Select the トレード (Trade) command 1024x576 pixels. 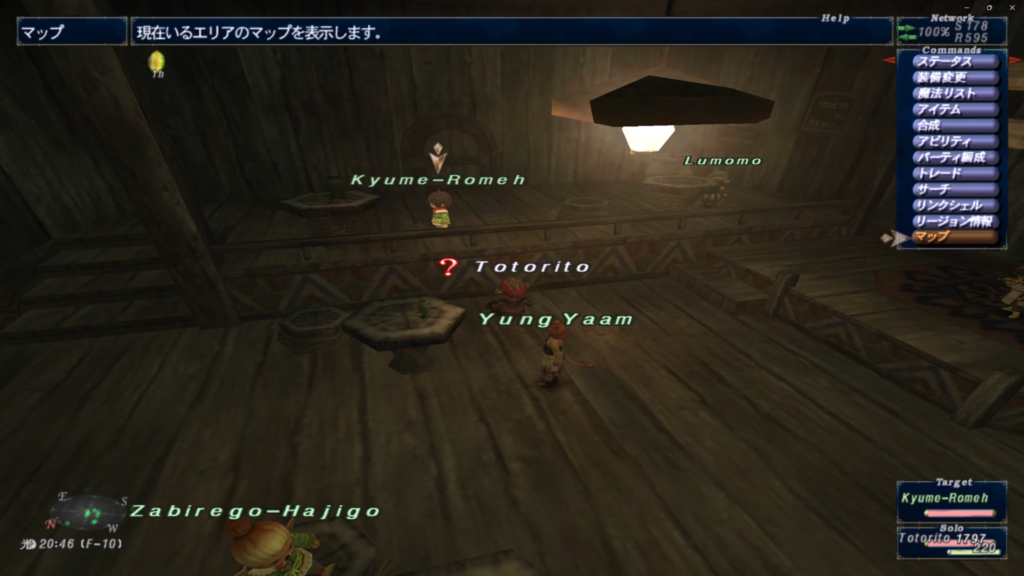(955, 174)
